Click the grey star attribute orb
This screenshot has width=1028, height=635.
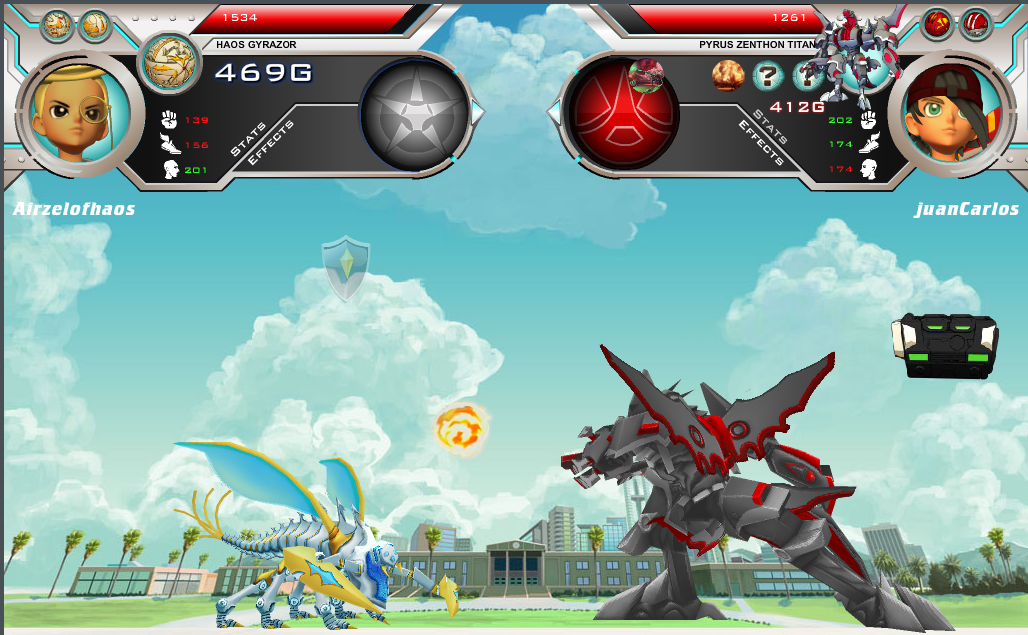point(414,110)
